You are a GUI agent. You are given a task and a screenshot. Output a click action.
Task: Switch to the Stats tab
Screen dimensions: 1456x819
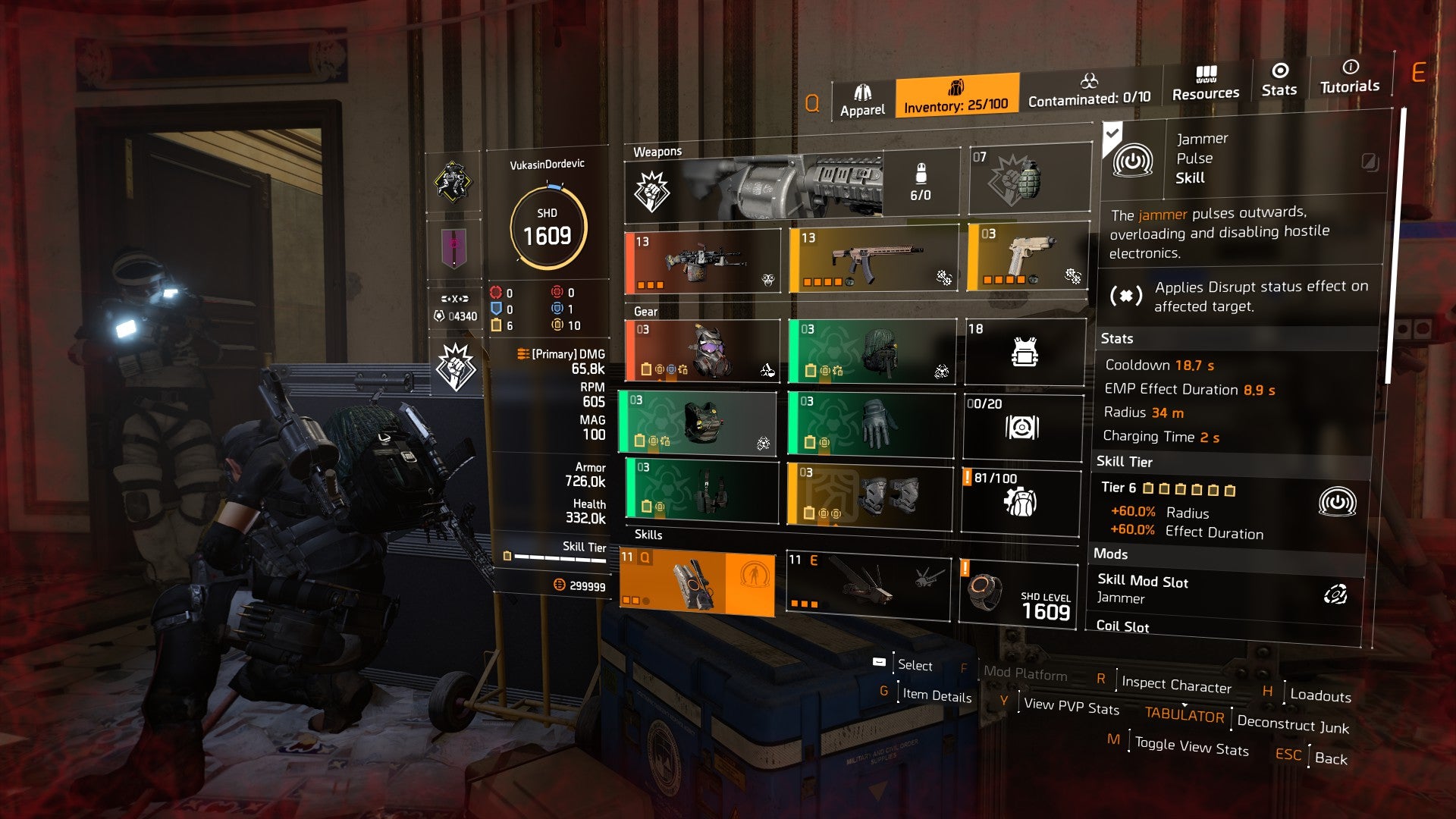tap(1279, 80)
